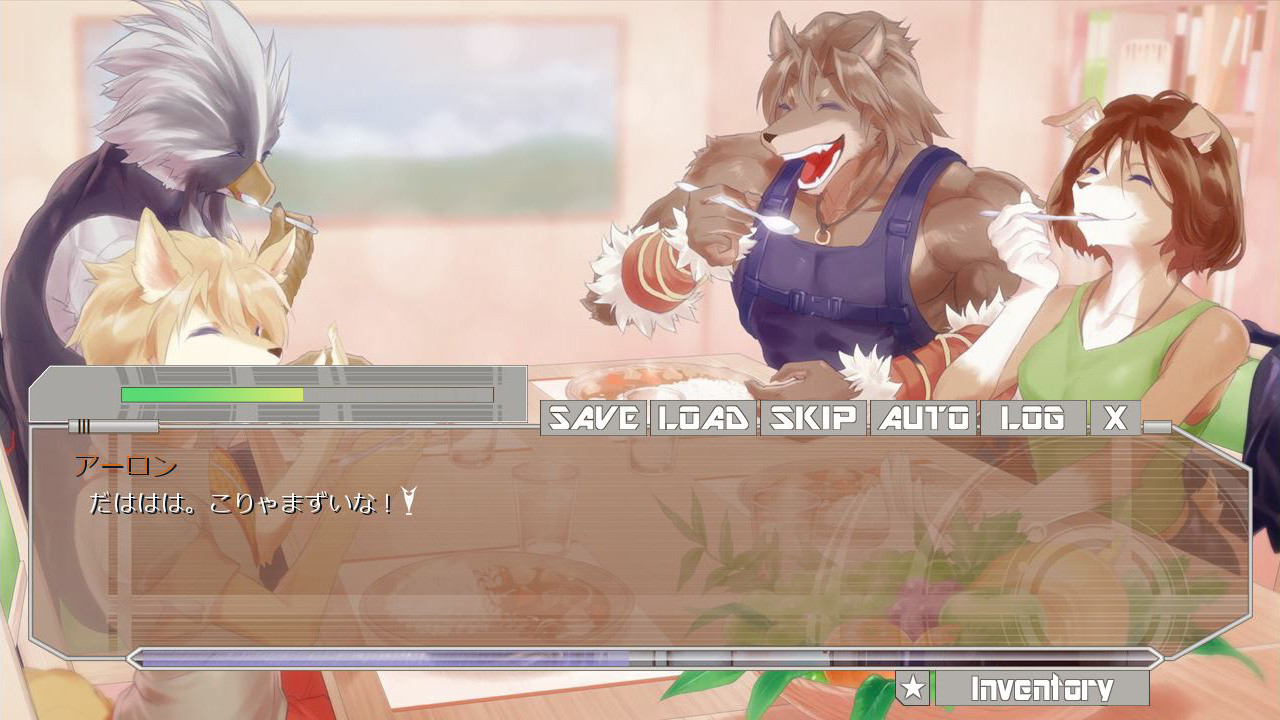
Task: Select the LOG tab in the quick menu
Action: tap(1030, 420)
